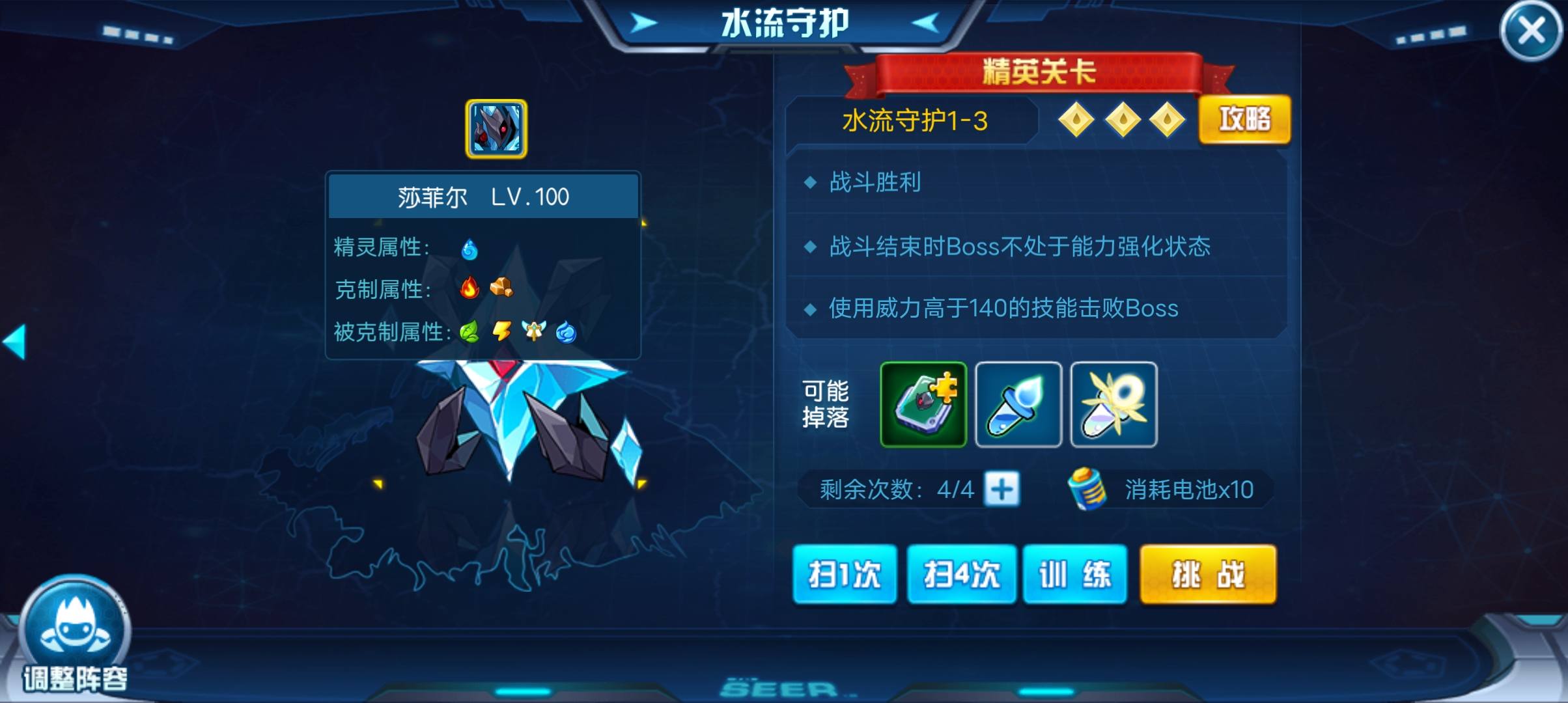This screenshot has width=1568, height=703.
Task: Switch to stage 水流守护1-3
Action: [914, 121]
